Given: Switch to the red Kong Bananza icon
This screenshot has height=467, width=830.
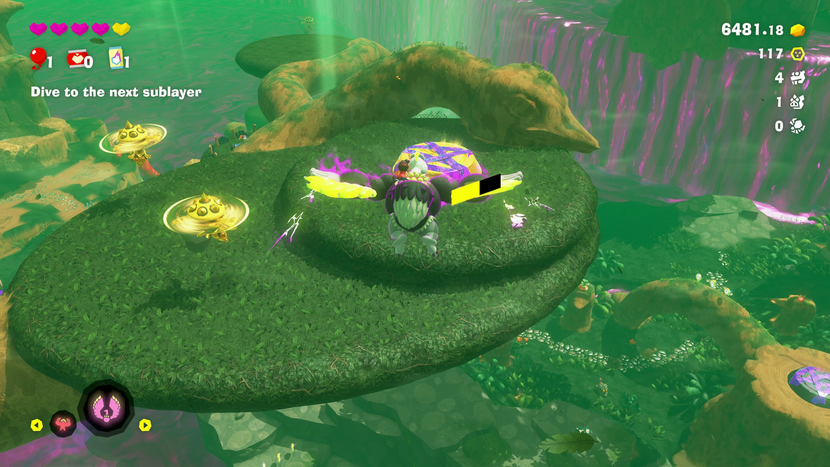Looking at the screenshot, I should point(63,424).
